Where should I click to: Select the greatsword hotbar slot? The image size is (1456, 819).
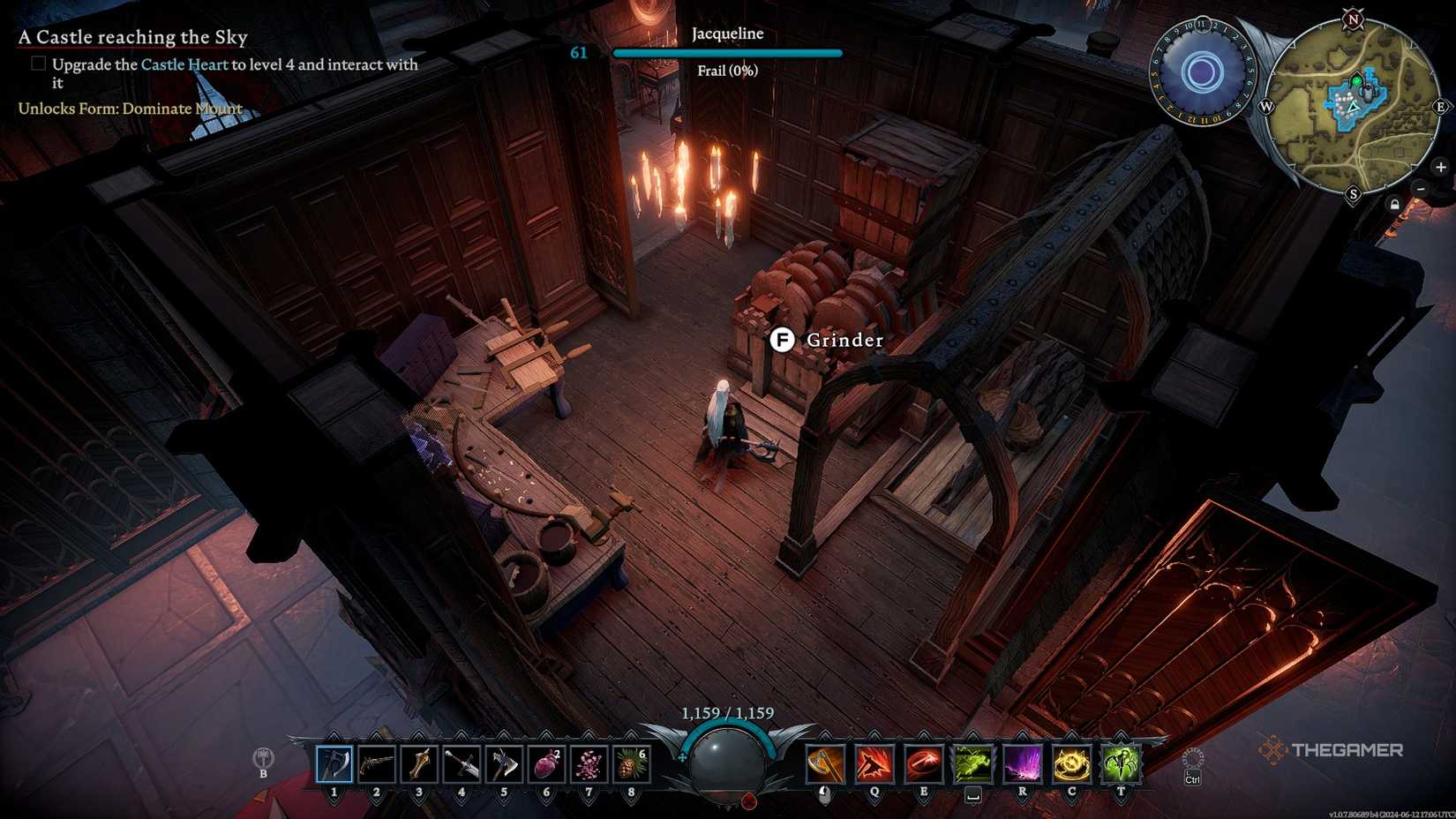pos(462,763)
